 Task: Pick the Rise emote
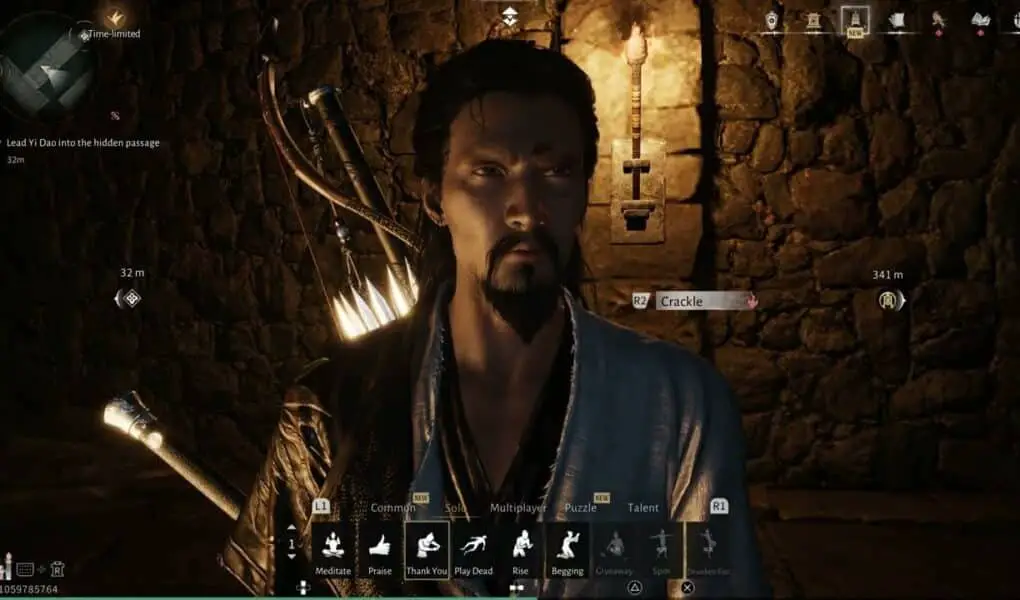coord(521,548)
